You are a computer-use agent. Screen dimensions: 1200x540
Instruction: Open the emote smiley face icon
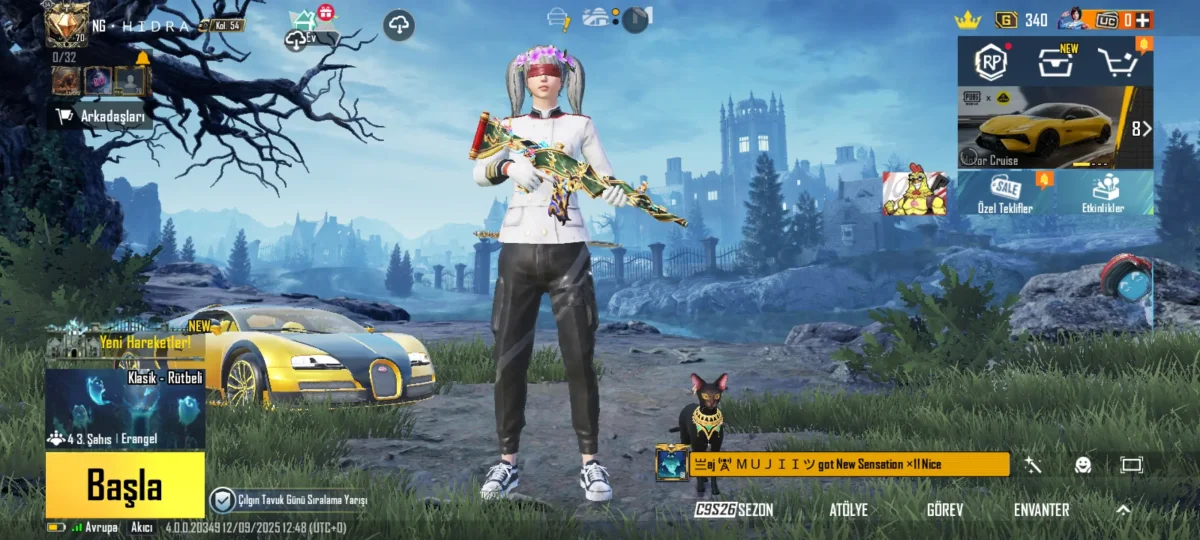click(1083, 465)
